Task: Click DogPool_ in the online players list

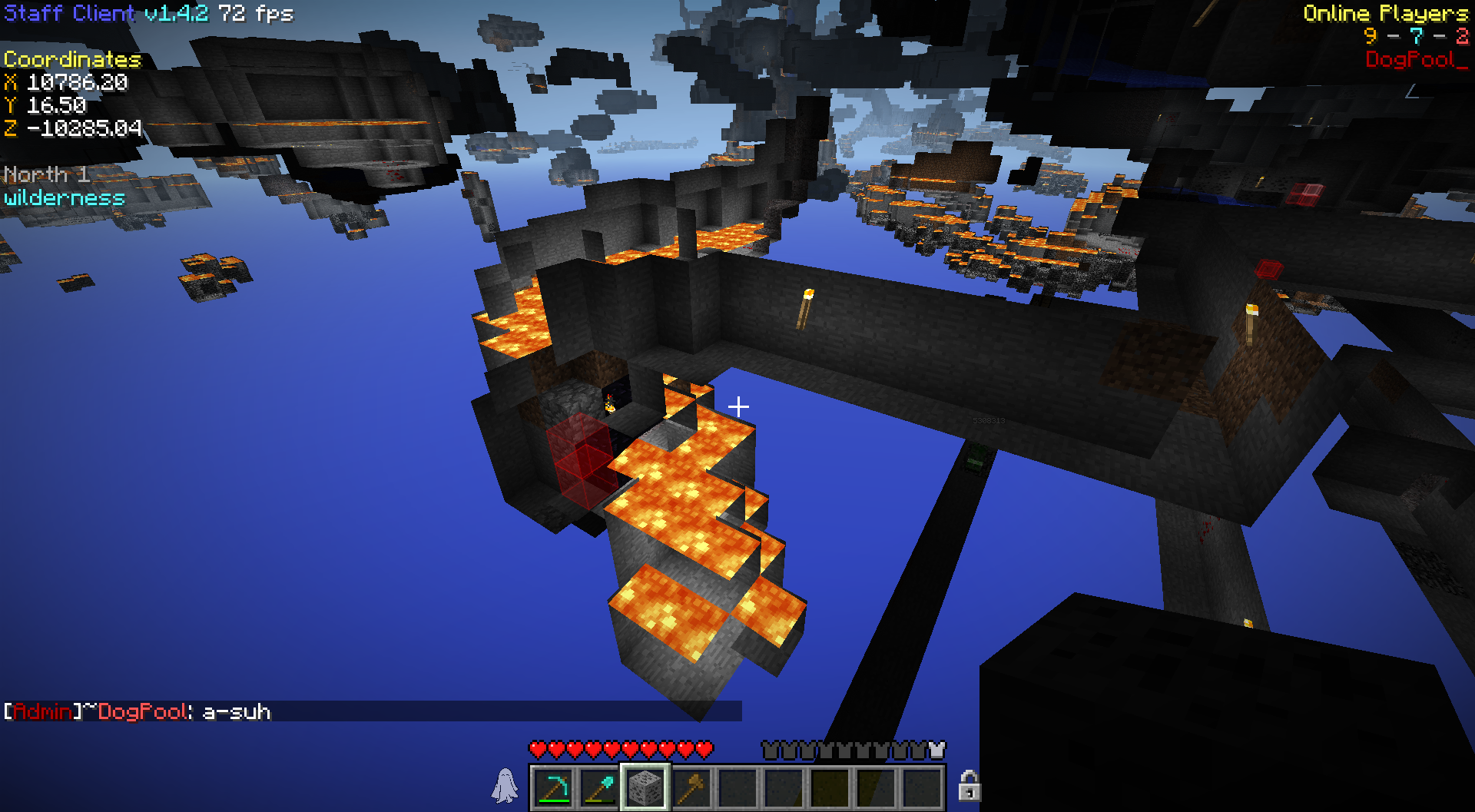Action: click(1416, 60)
